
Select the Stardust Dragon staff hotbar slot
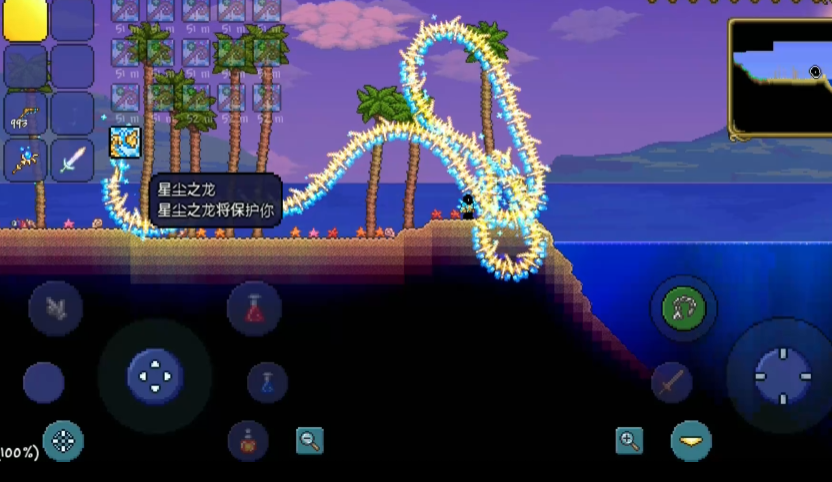tap(26, 160)
